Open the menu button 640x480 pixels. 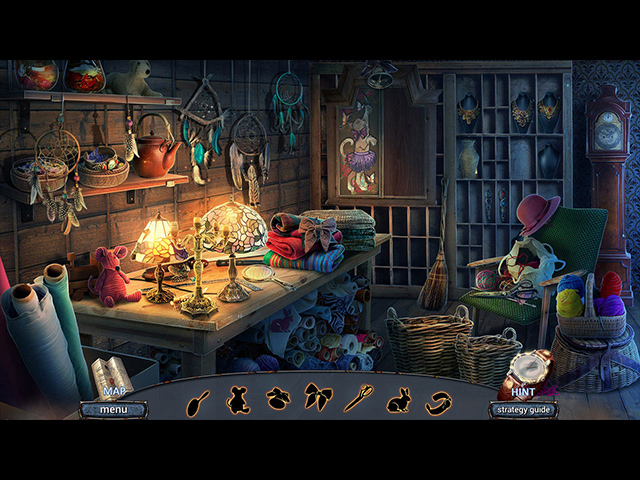(x=113, y=409)
